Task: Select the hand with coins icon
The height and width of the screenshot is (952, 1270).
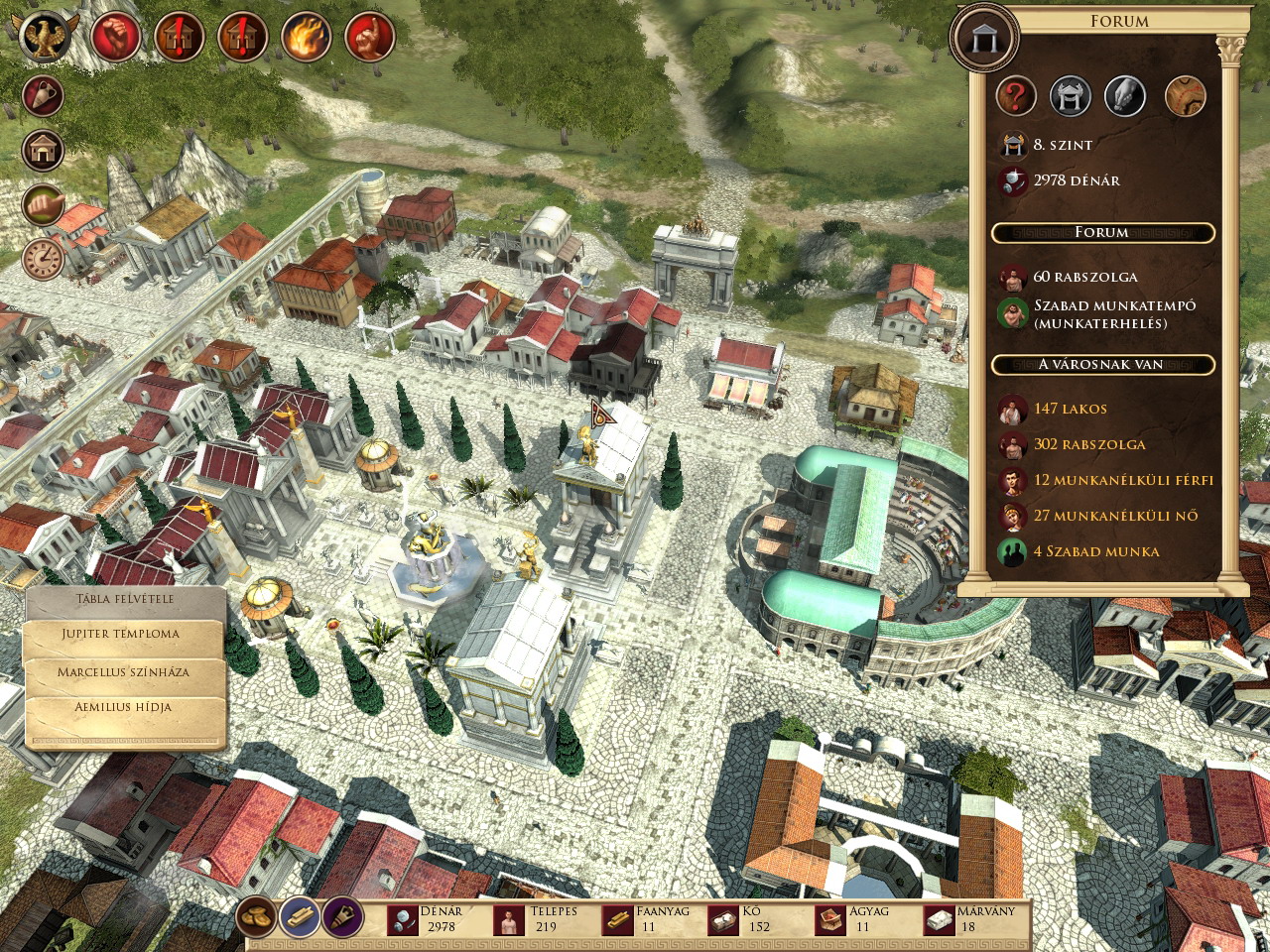Action: click(1125, 96)
